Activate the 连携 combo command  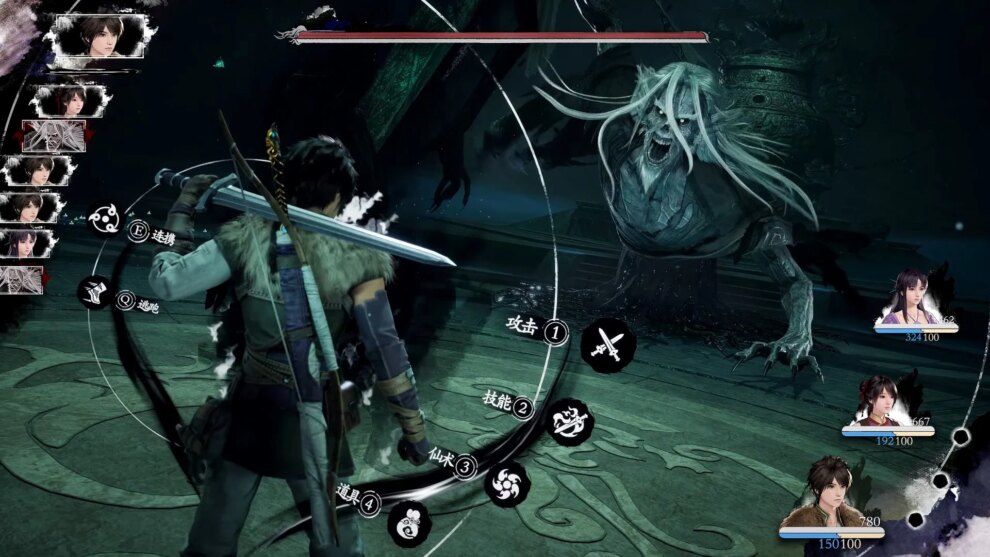click(x=106, y=217)
